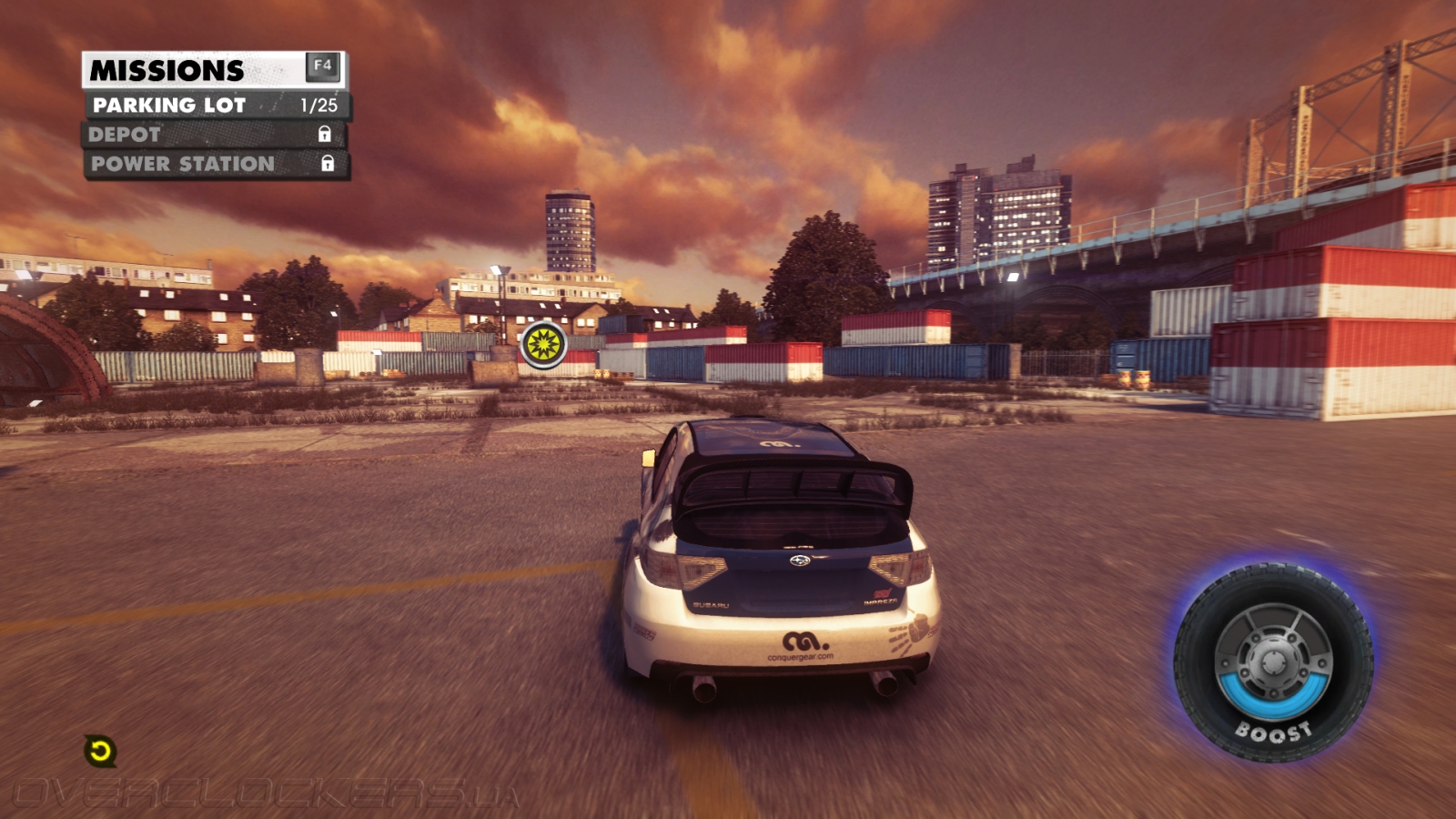This screenshot has width=1456, height=819.
Task: Select the locked Power Station entry
Action: pos(217,164)
